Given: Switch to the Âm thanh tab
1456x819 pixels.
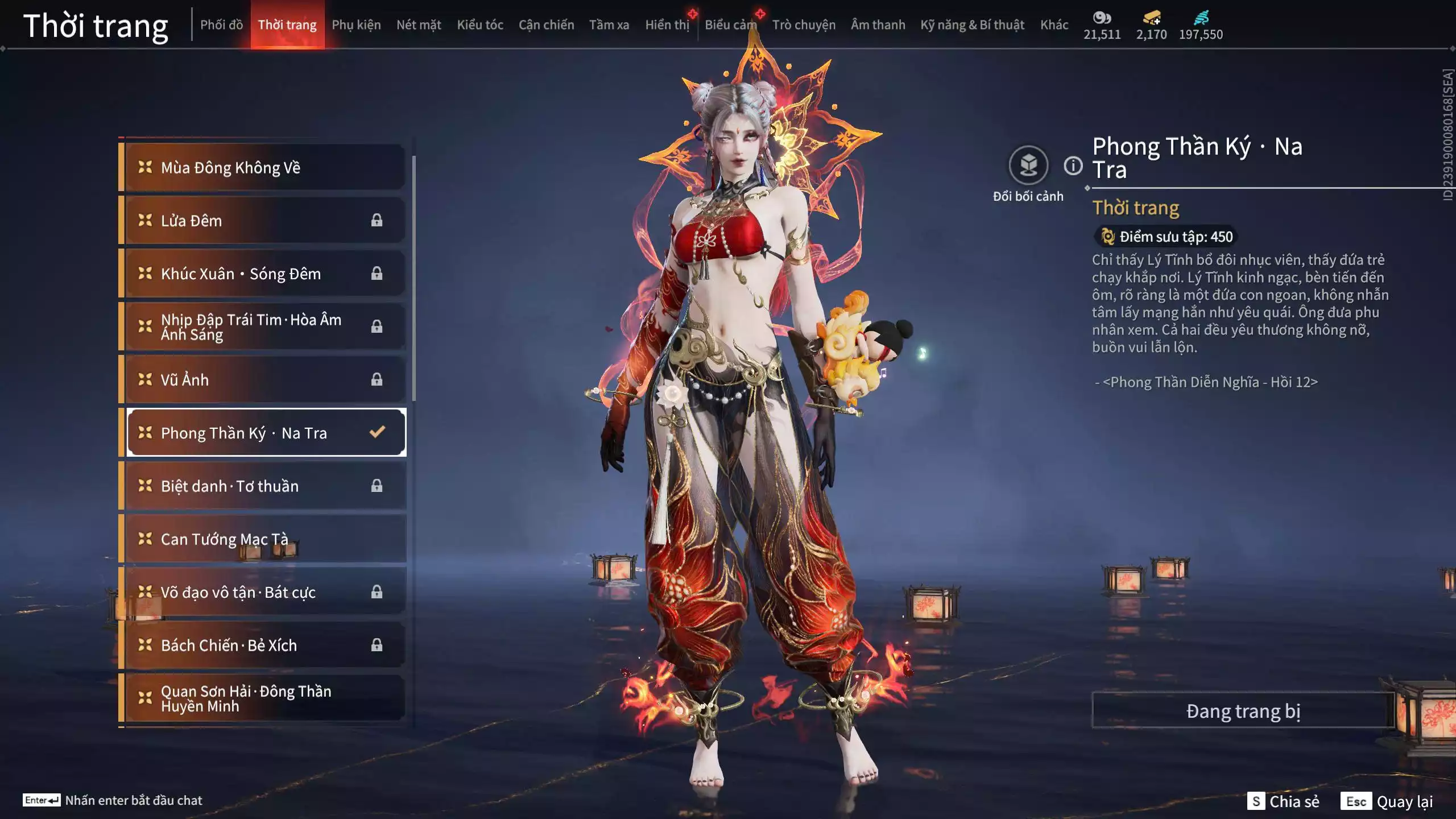Looking at the screenshot, I should point(878,25).
